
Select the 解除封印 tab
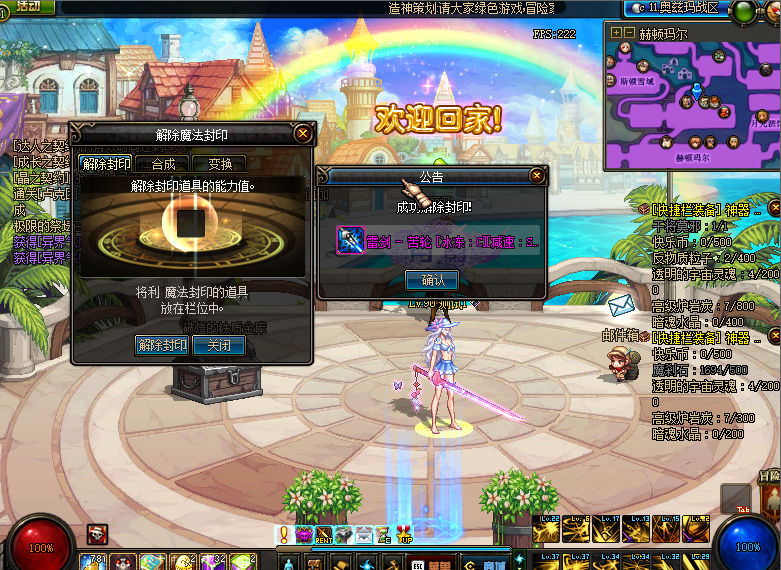click(x=106, y=164)
